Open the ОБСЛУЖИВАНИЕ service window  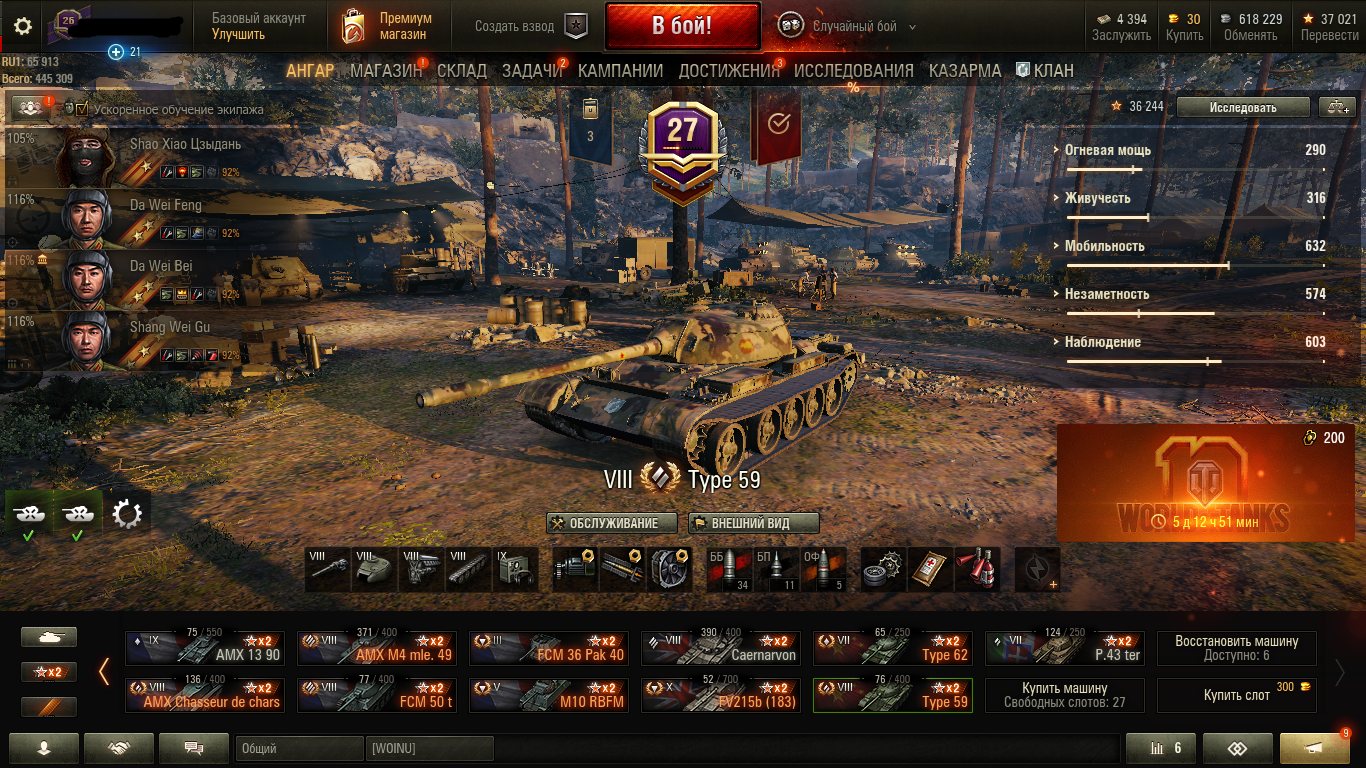[612, 523]
